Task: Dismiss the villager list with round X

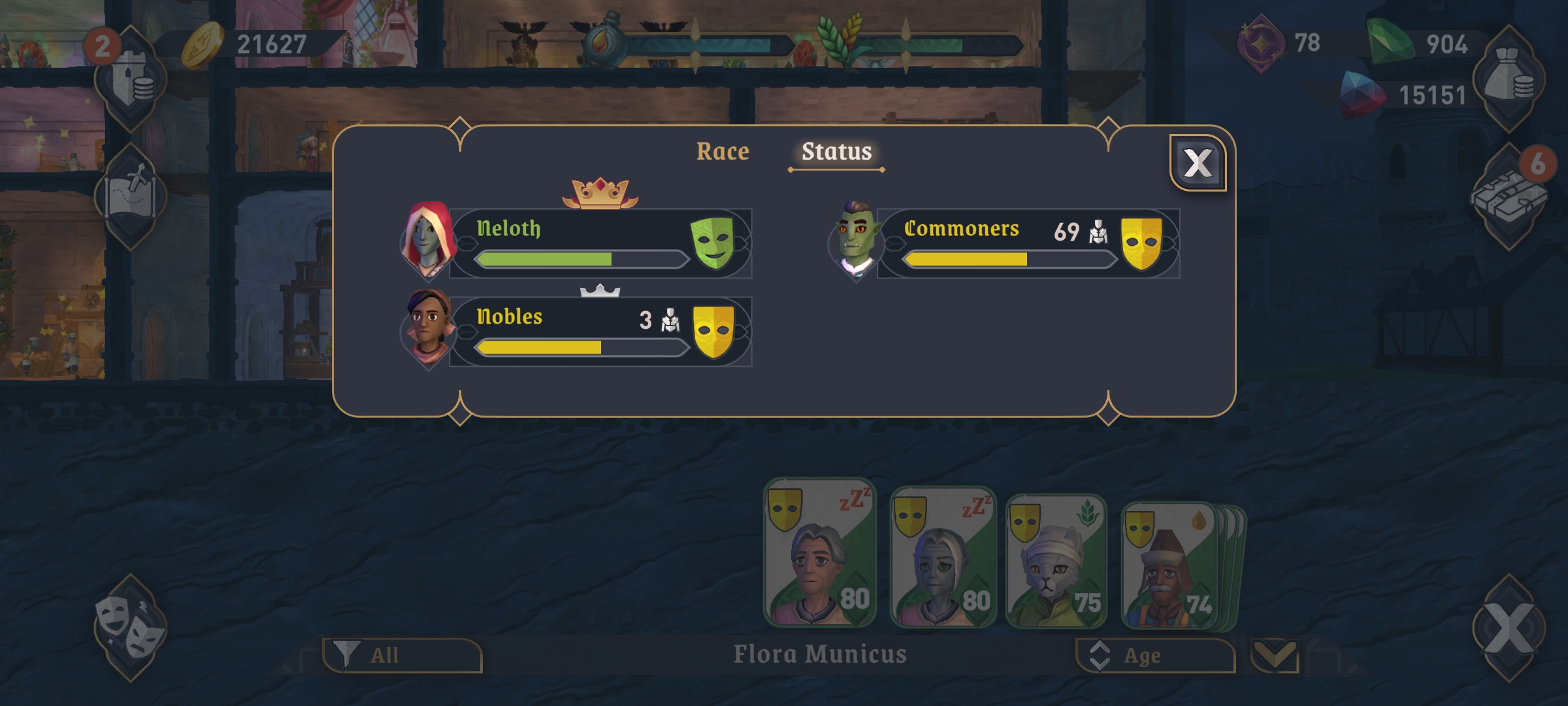Action: [x=1508, y=628]
